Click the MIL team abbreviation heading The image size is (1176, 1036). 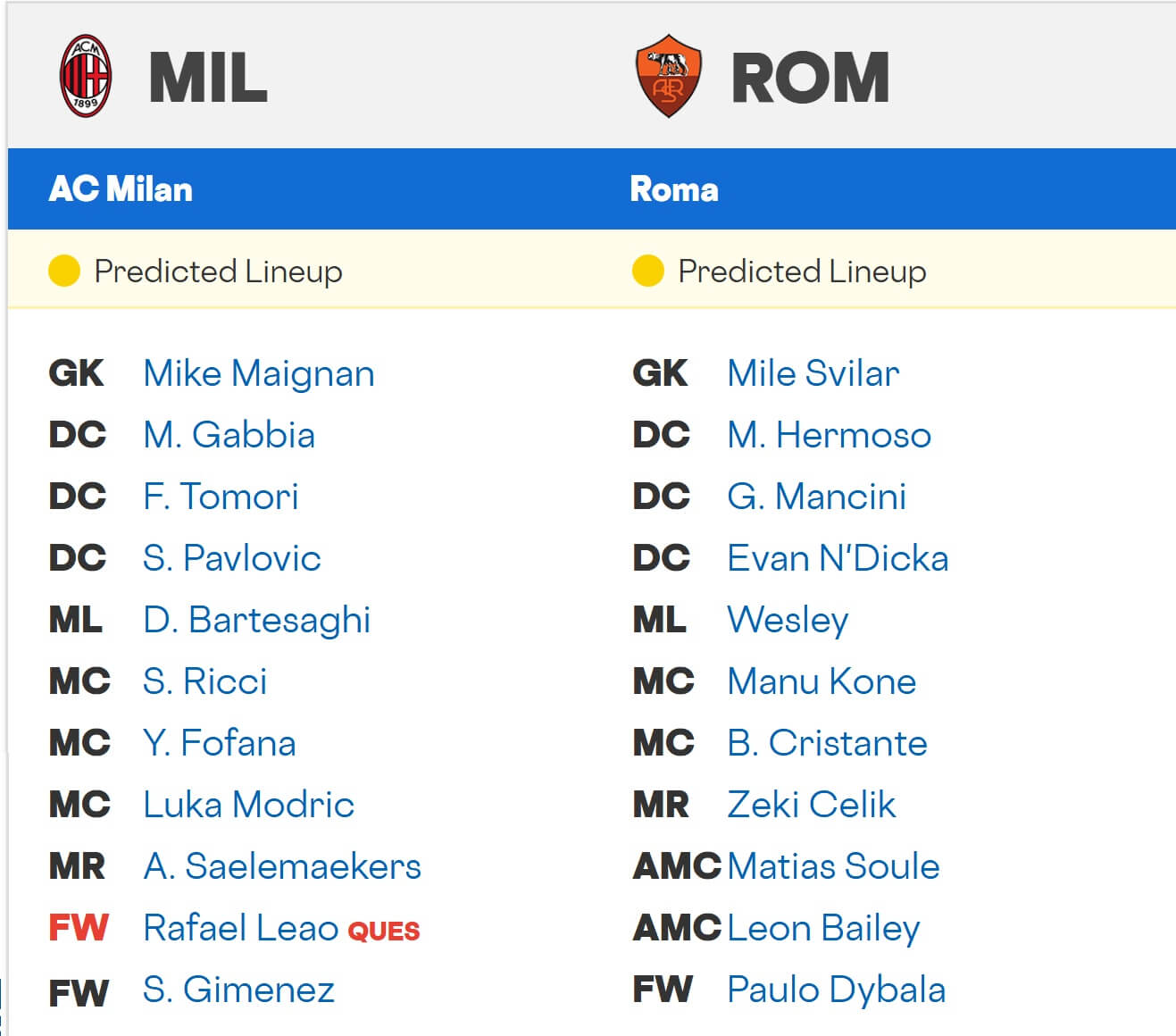tap(207, 79)
